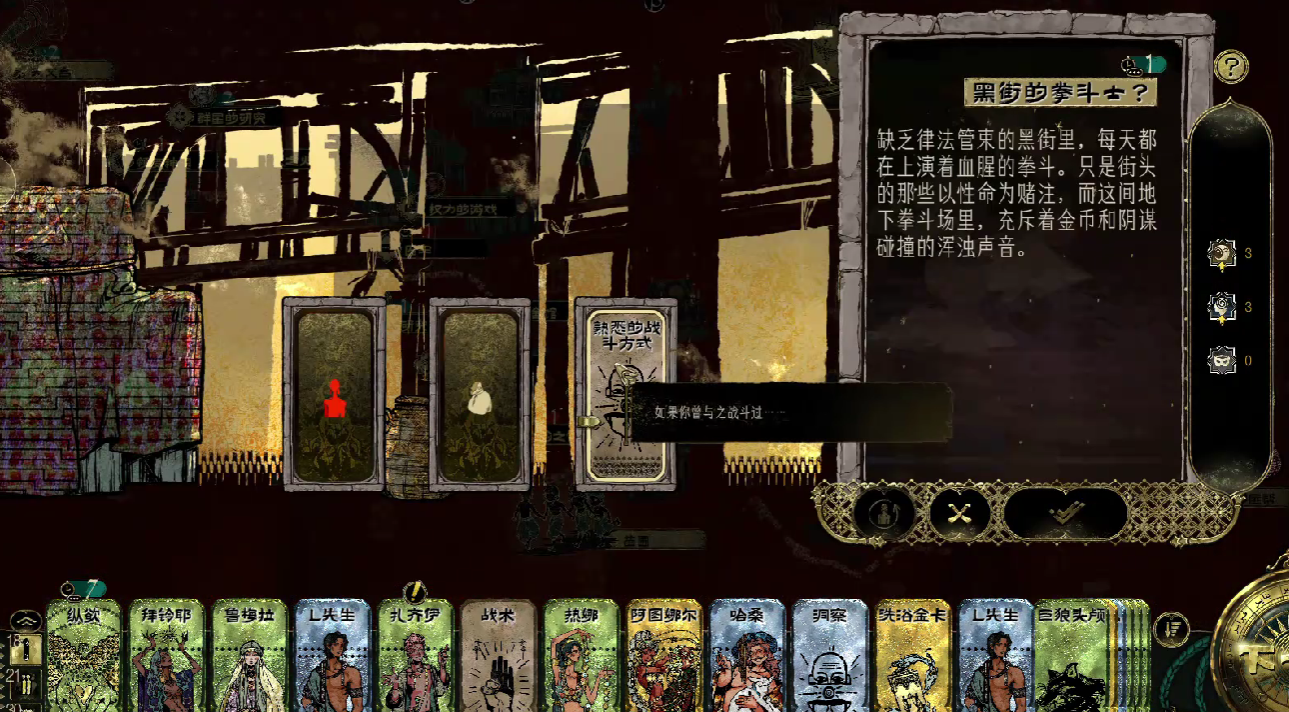Select the 拜铃耶 character card
The image size is (1289, 712).
pyautogui.click(x=167, y=656)
